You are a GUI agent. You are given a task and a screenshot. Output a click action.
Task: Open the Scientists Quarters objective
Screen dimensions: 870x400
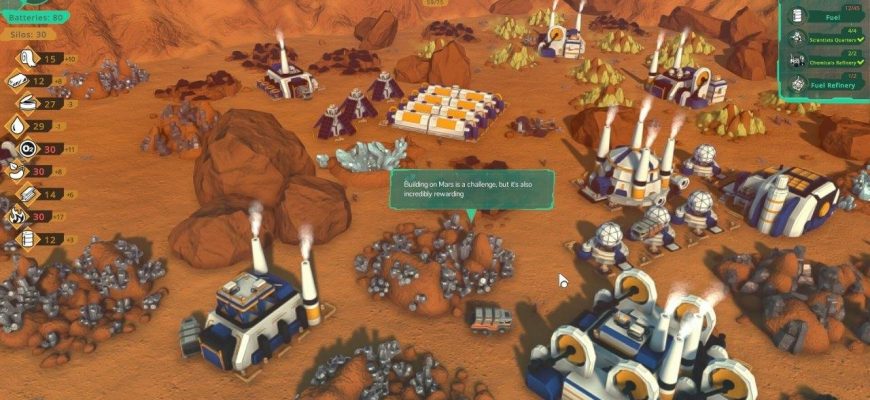[830, 39]
